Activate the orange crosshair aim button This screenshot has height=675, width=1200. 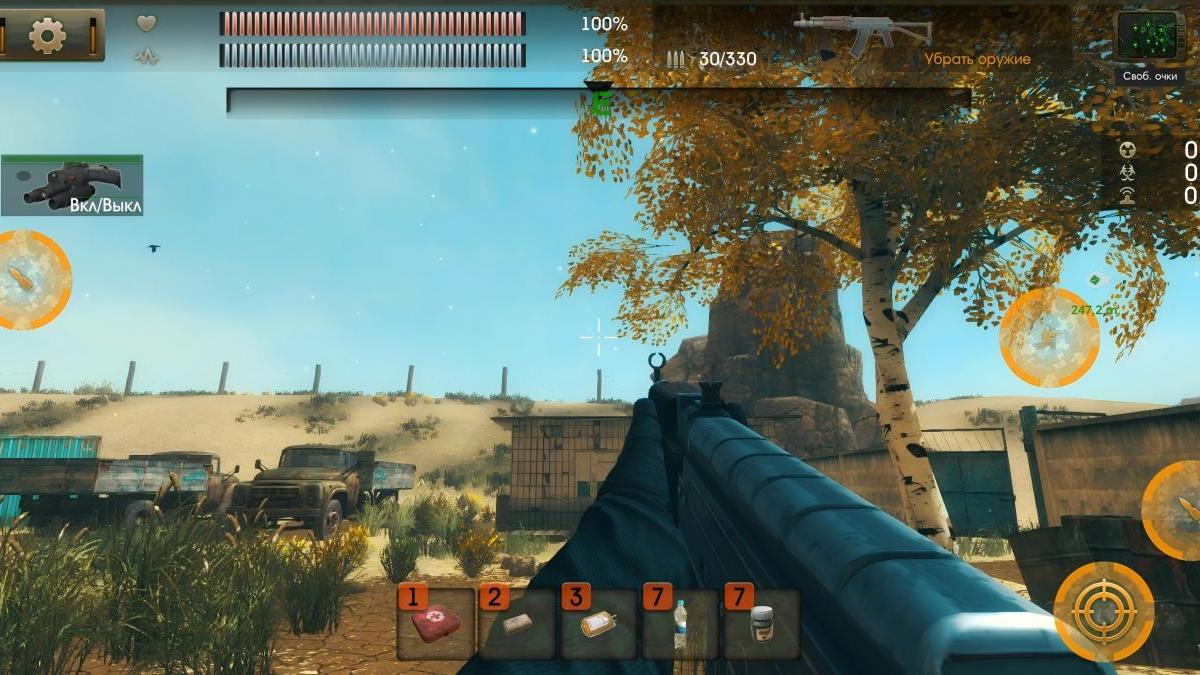(x=1104, y=611)
